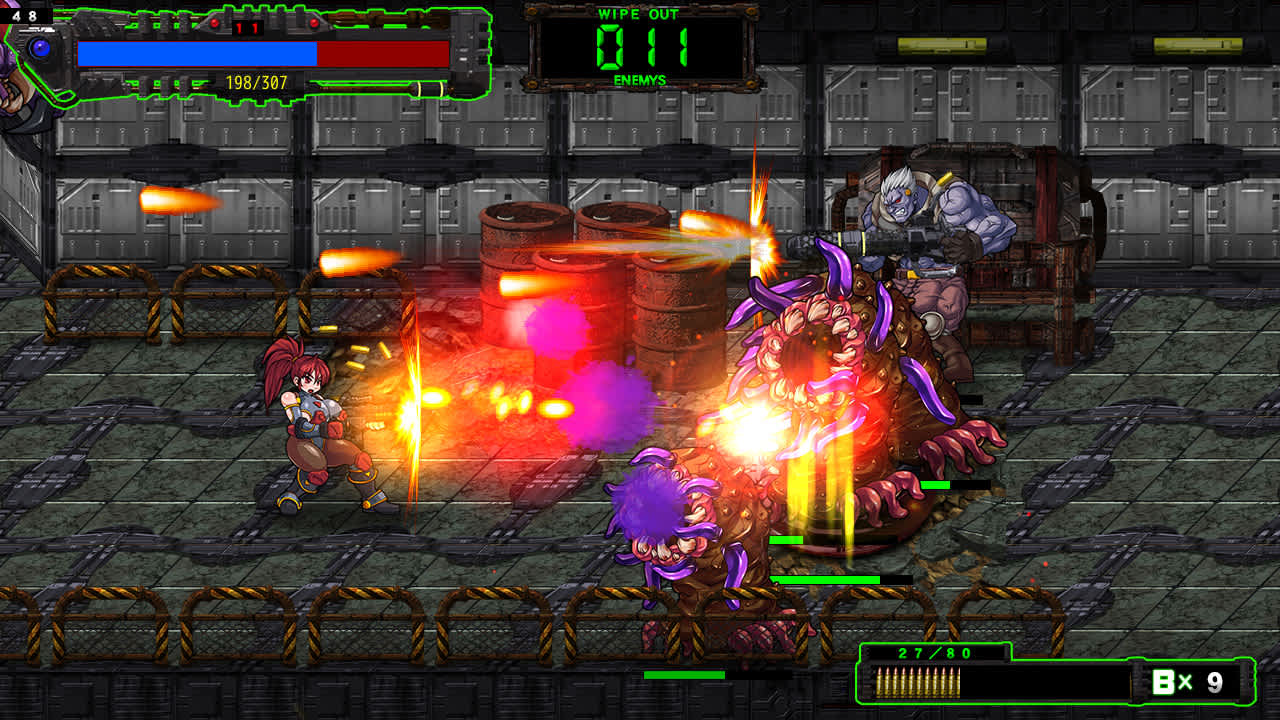Click the red indicator light right of digits
Screen dimensions: 1280x720
[313, 23]
